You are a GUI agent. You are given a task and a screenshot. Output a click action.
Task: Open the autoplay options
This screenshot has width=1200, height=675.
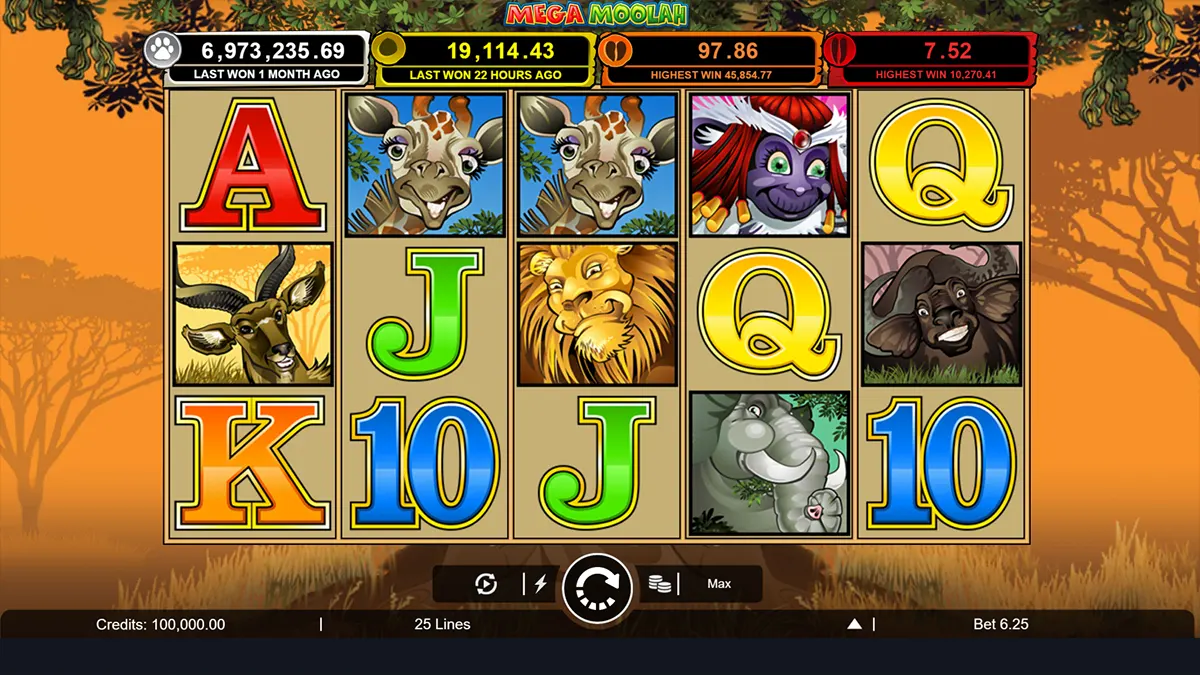click(x=486, y=584)
